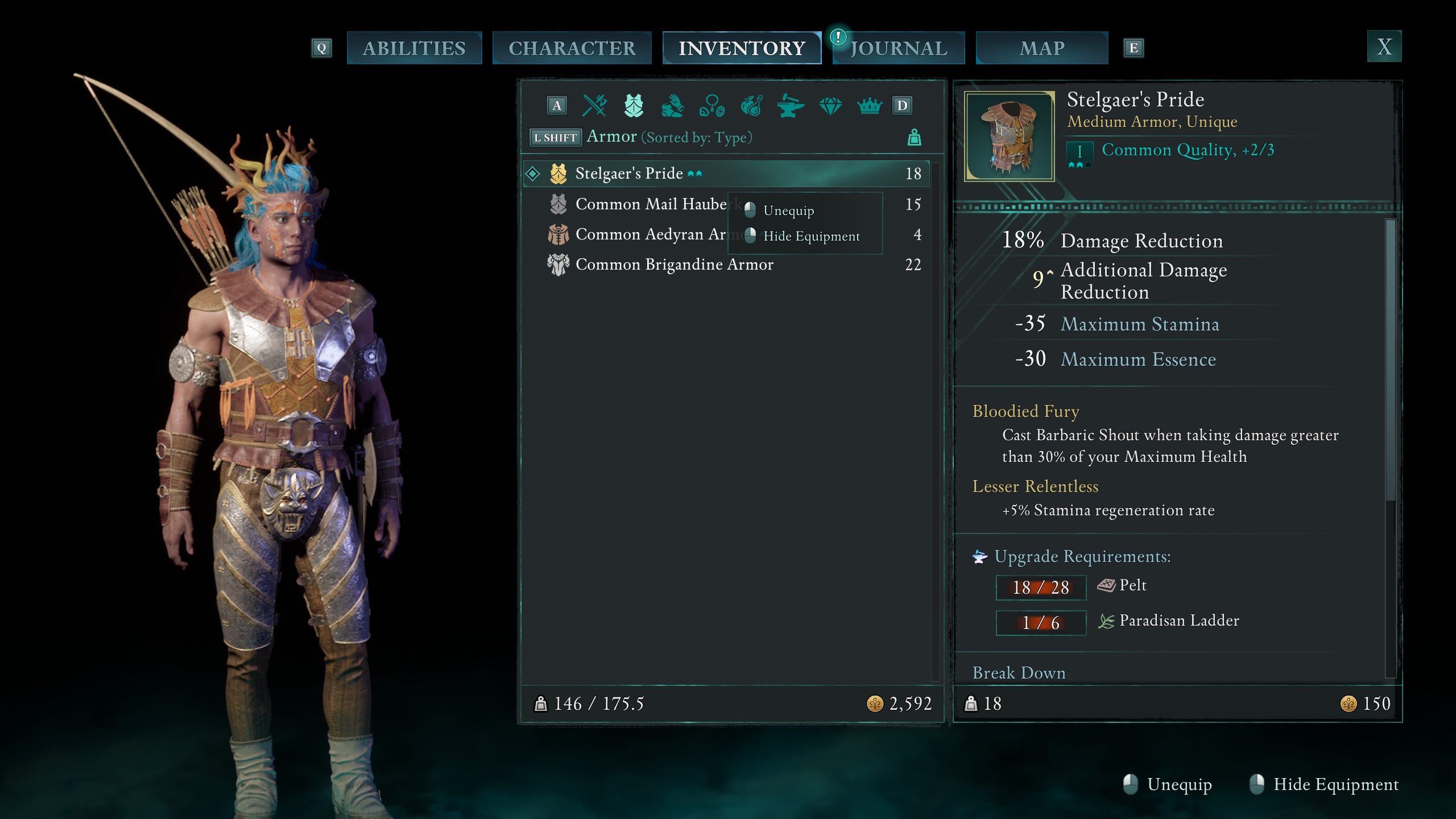This screenshot has width=1456, height=819.
Task: View accessories category with necklace icon
Action: 713,105
